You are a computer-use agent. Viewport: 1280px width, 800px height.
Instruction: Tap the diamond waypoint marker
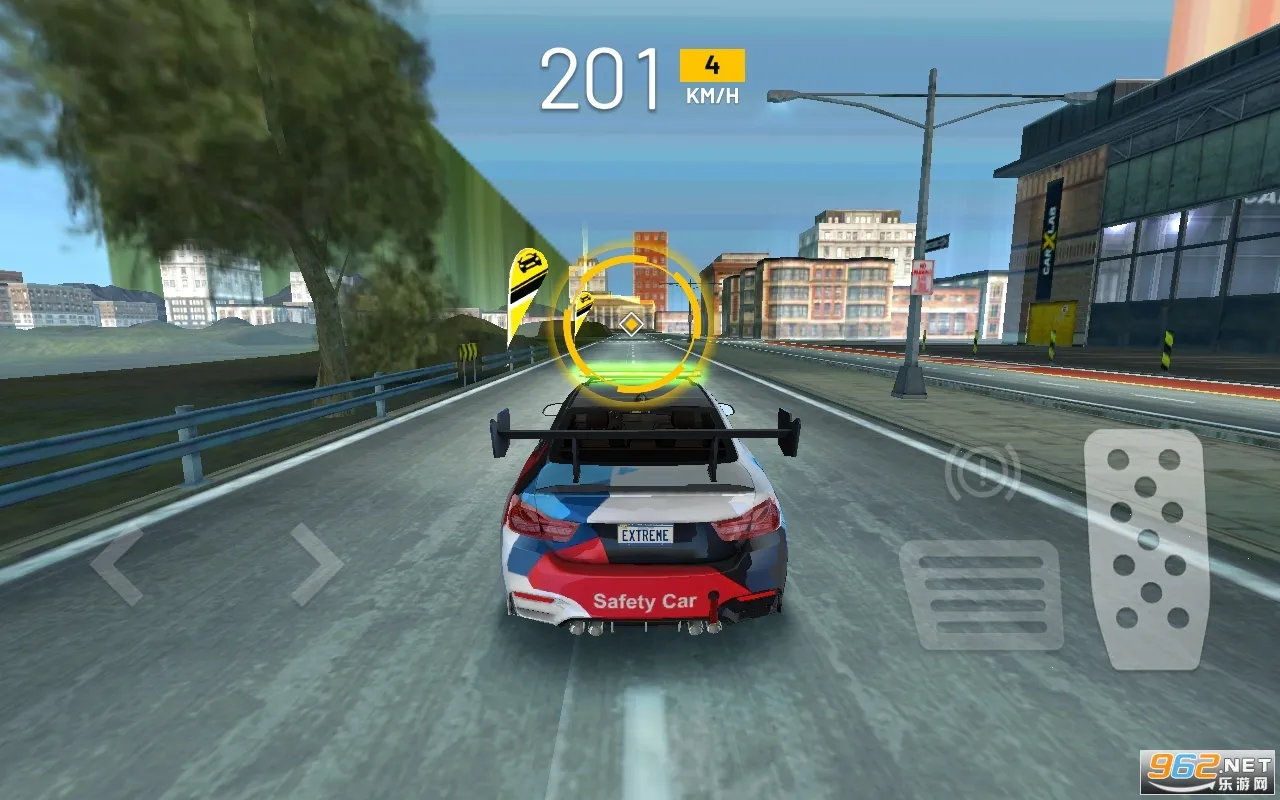(x=630, y=322)
